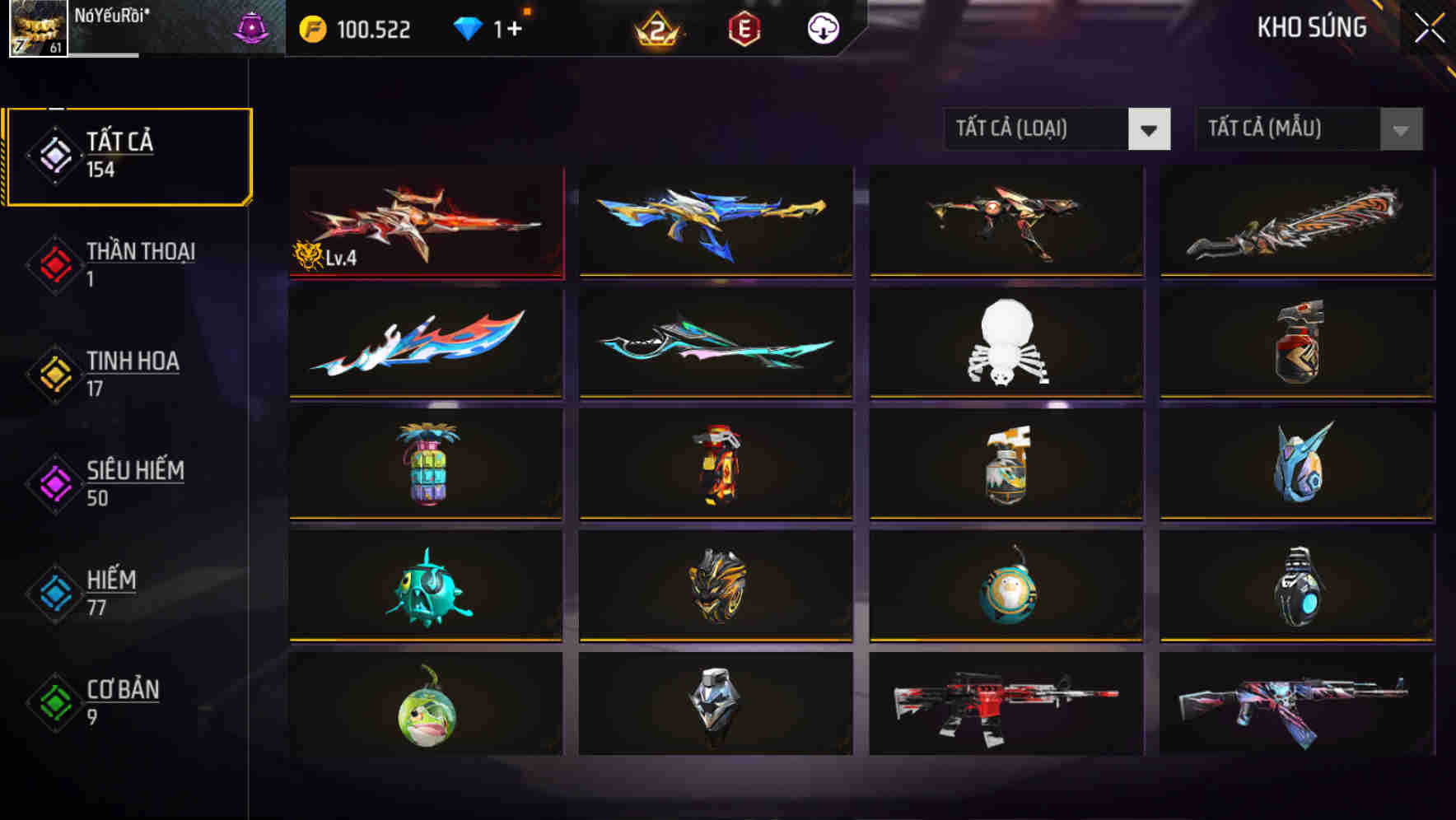Click the red E badge icon
This screenshot has height=820, width=1456.
point(742,27)
